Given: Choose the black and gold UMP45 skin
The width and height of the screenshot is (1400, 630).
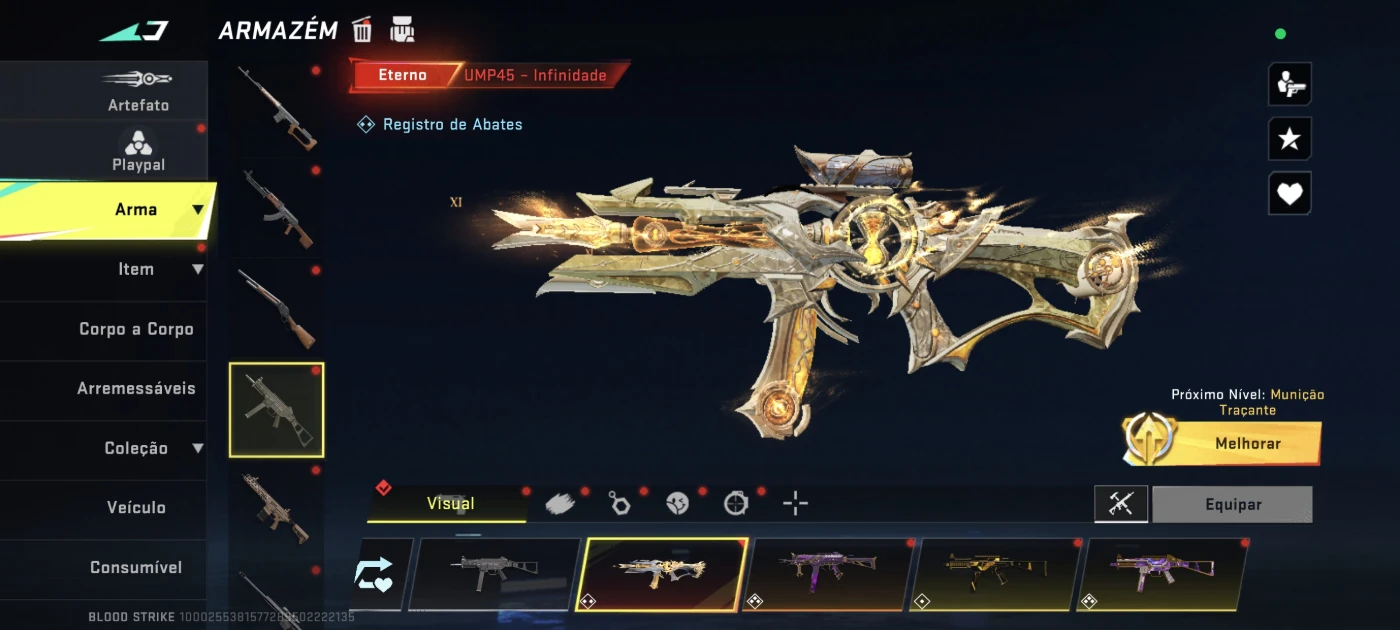Looking at the screenshot, I should pos(994,574).
